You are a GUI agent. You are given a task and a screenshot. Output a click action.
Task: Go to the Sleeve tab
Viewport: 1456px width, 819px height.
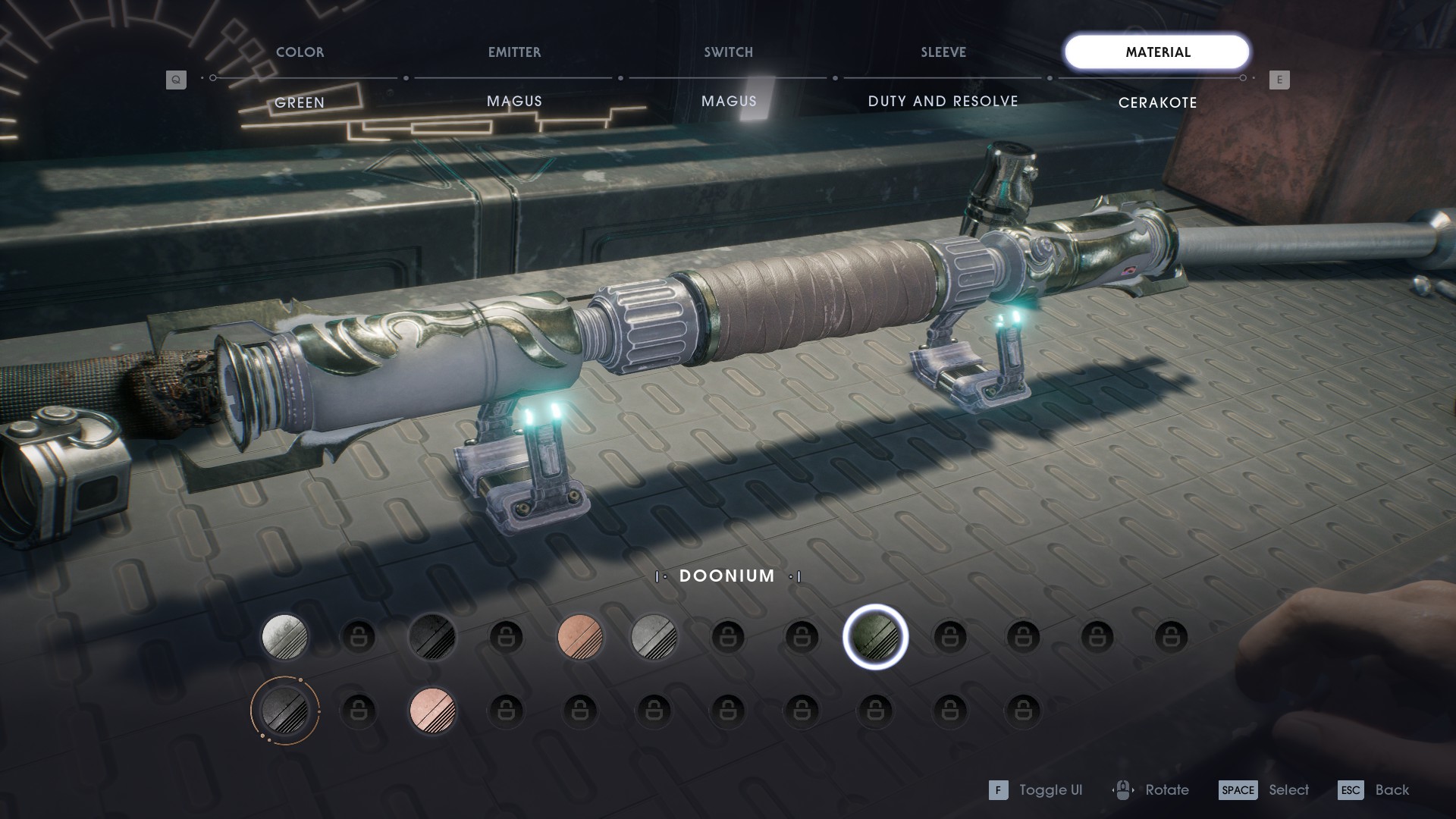[x=943, y=52]
